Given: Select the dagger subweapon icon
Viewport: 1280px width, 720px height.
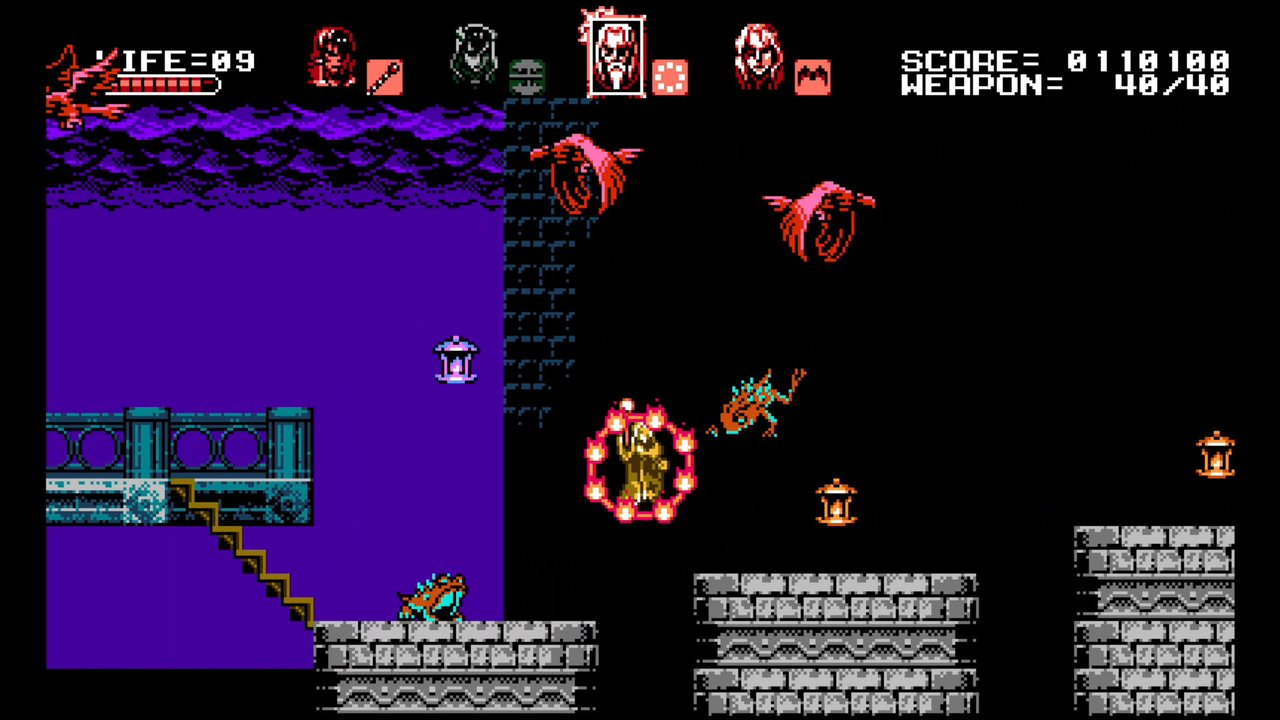Looking at the screenshot, I should click(x=386, y=77).
